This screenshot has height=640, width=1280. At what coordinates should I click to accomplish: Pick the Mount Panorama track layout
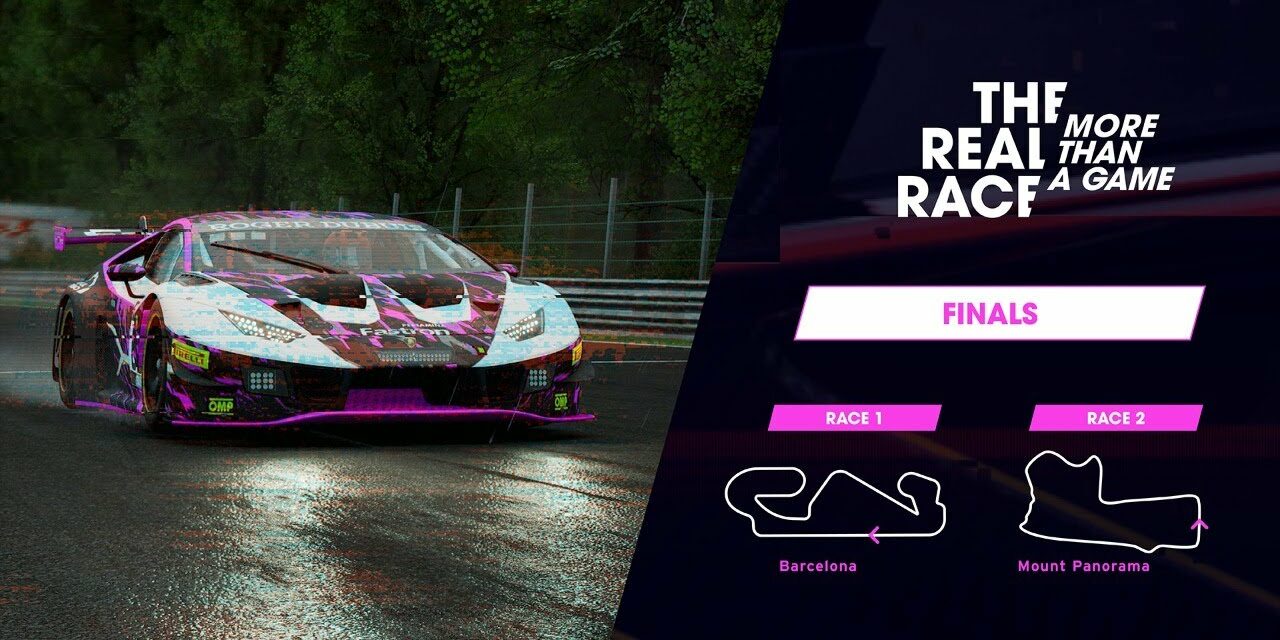click(1108, 502)
